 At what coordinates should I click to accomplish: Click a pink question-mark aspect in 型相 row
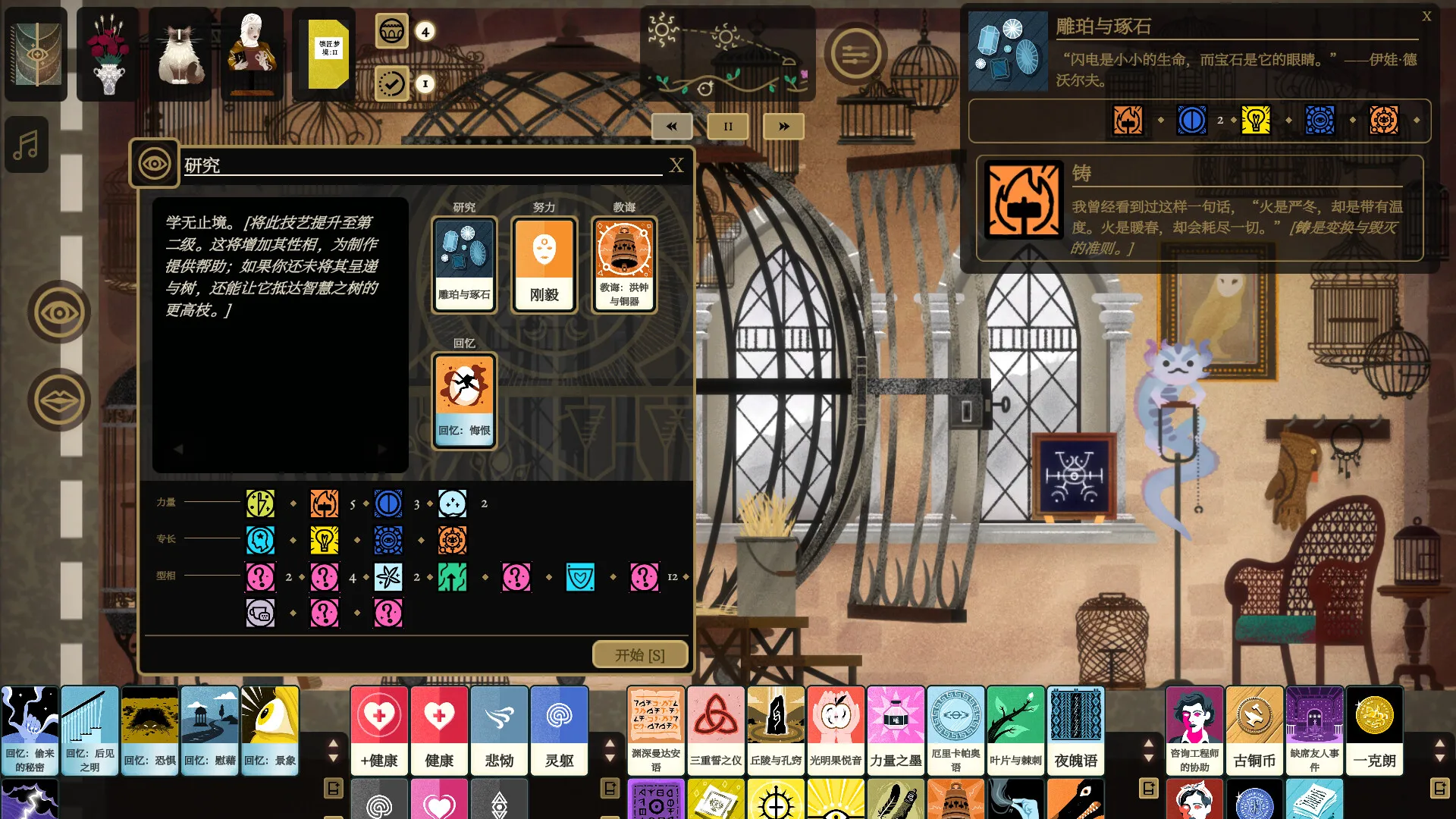[260, 576]
